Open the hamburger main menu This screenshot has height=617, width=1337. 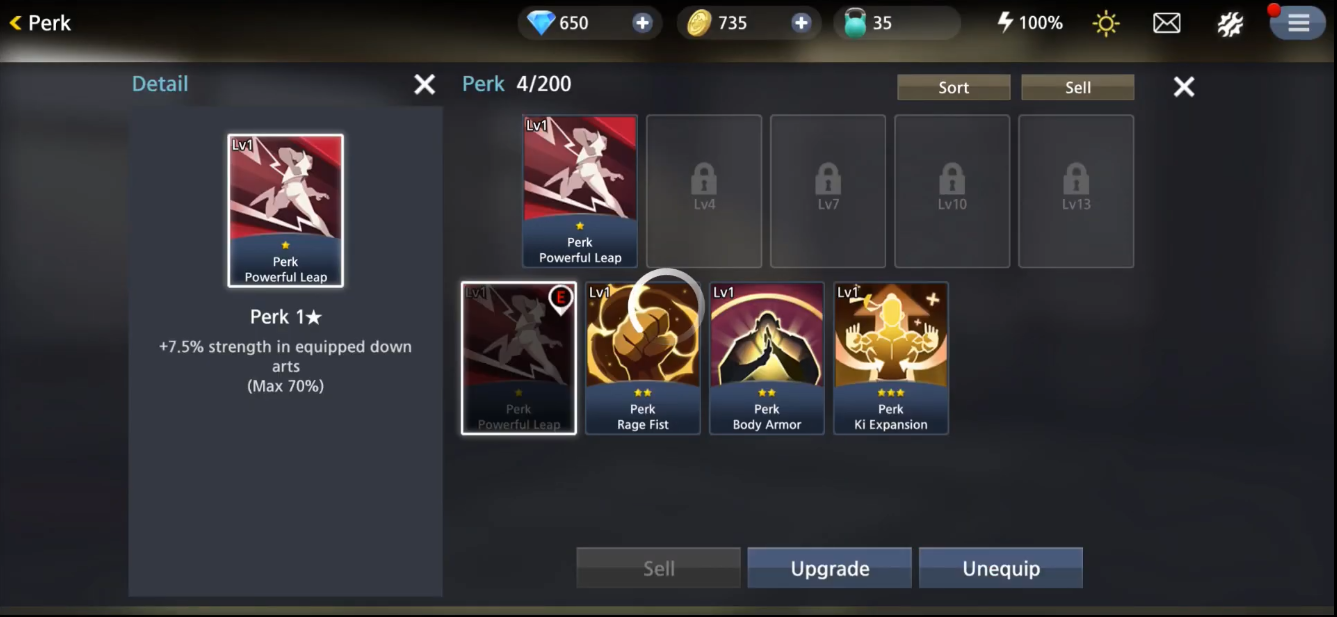coord(1298,23)
